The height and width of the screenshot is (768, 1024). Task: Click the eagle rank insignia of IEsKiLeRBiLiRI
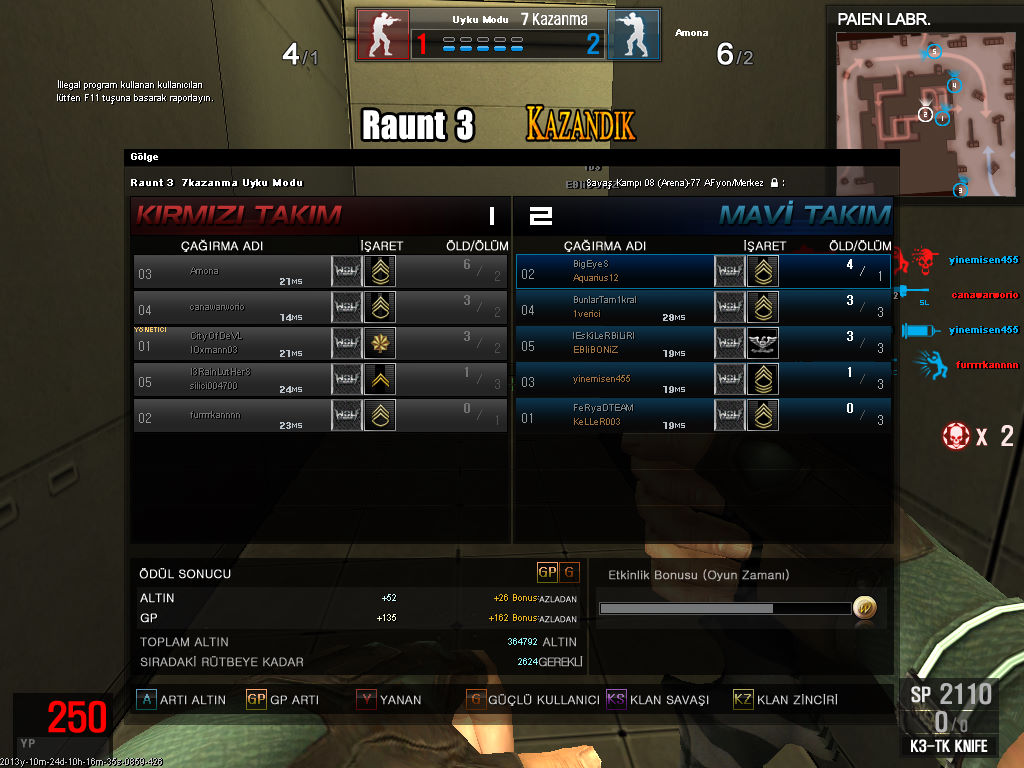763,344
